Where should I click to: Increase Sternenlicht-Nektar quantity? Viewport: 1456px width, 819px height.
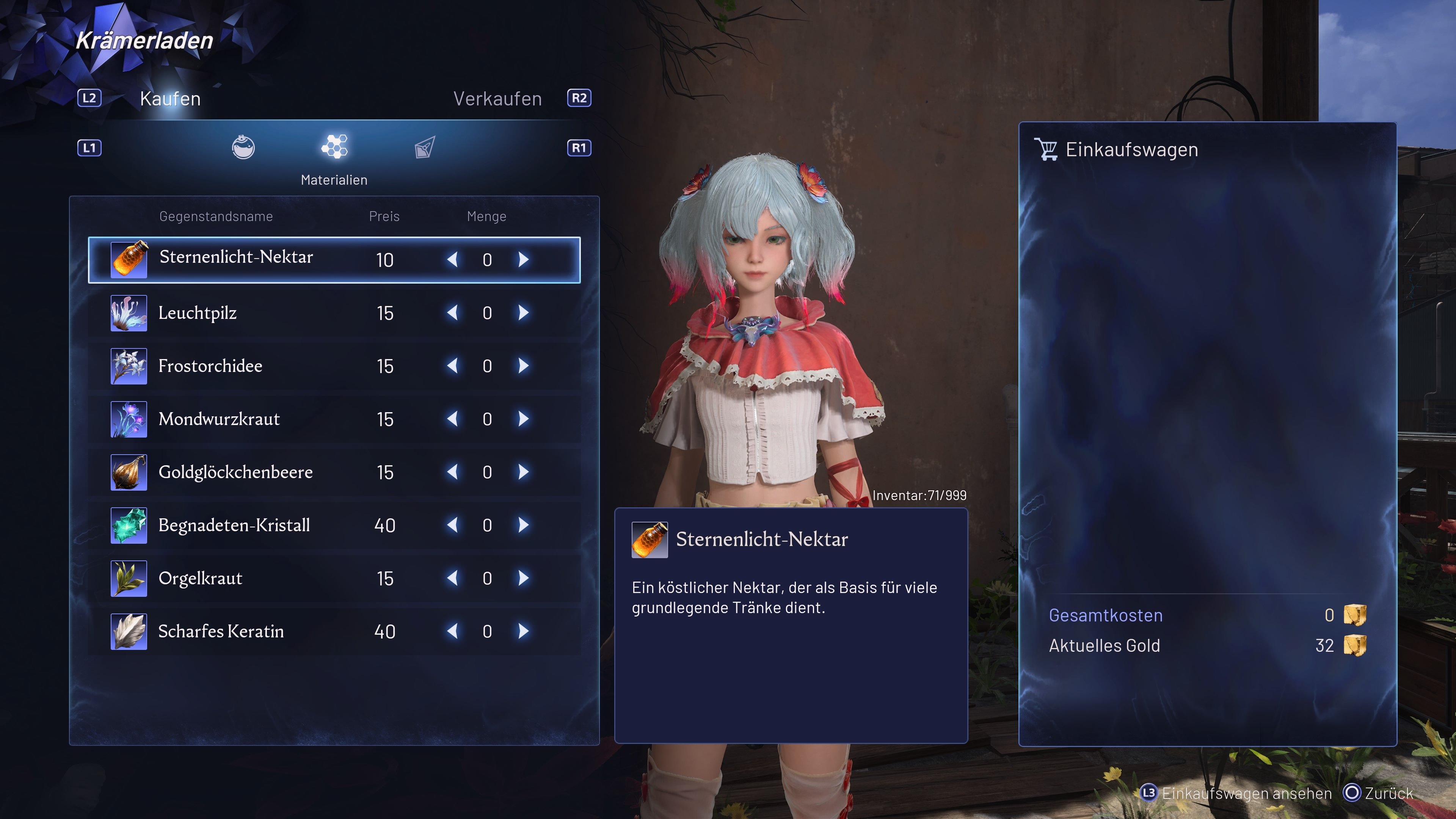coord(523,259)
